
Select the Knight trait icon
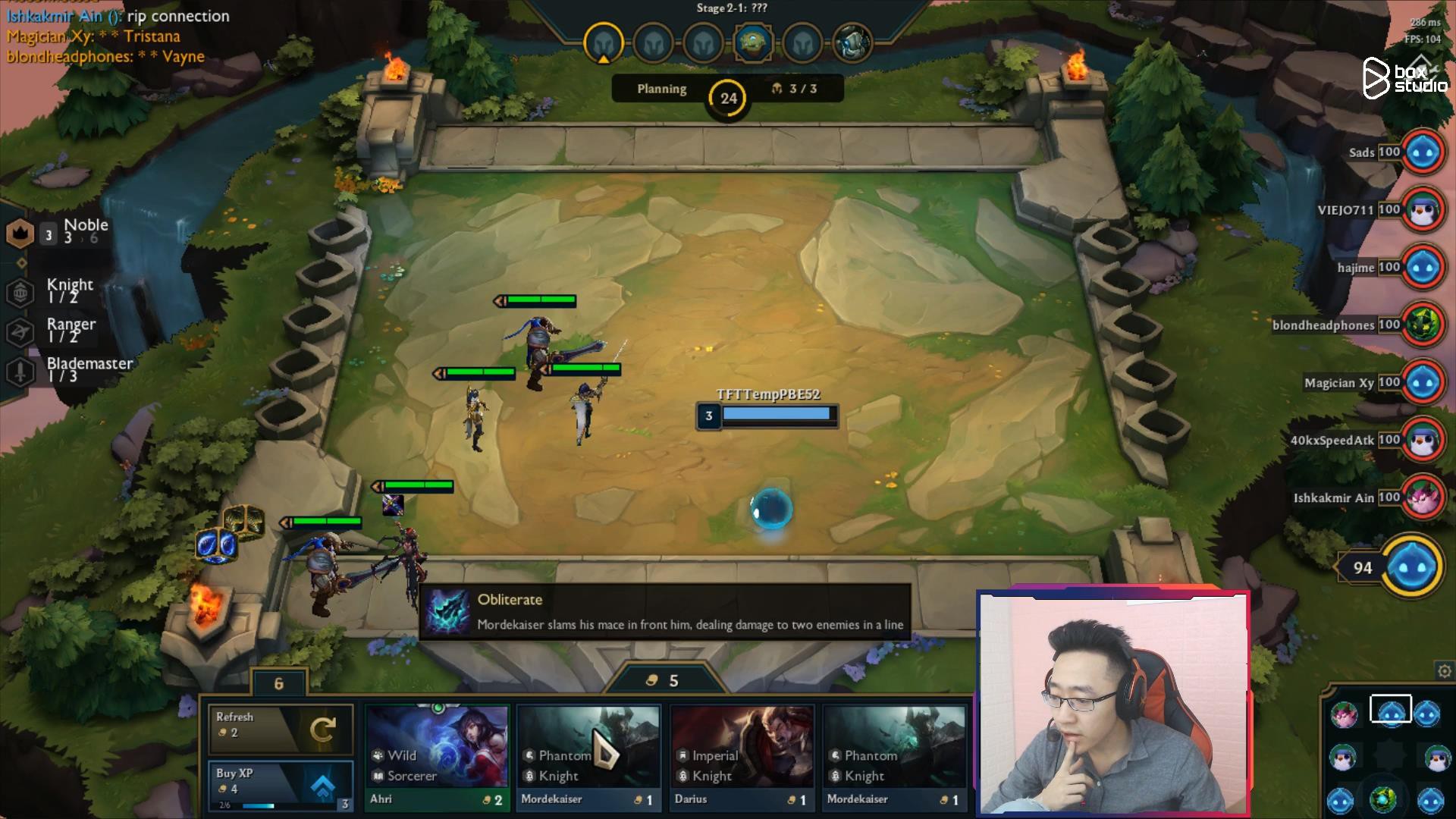point(21,293)
